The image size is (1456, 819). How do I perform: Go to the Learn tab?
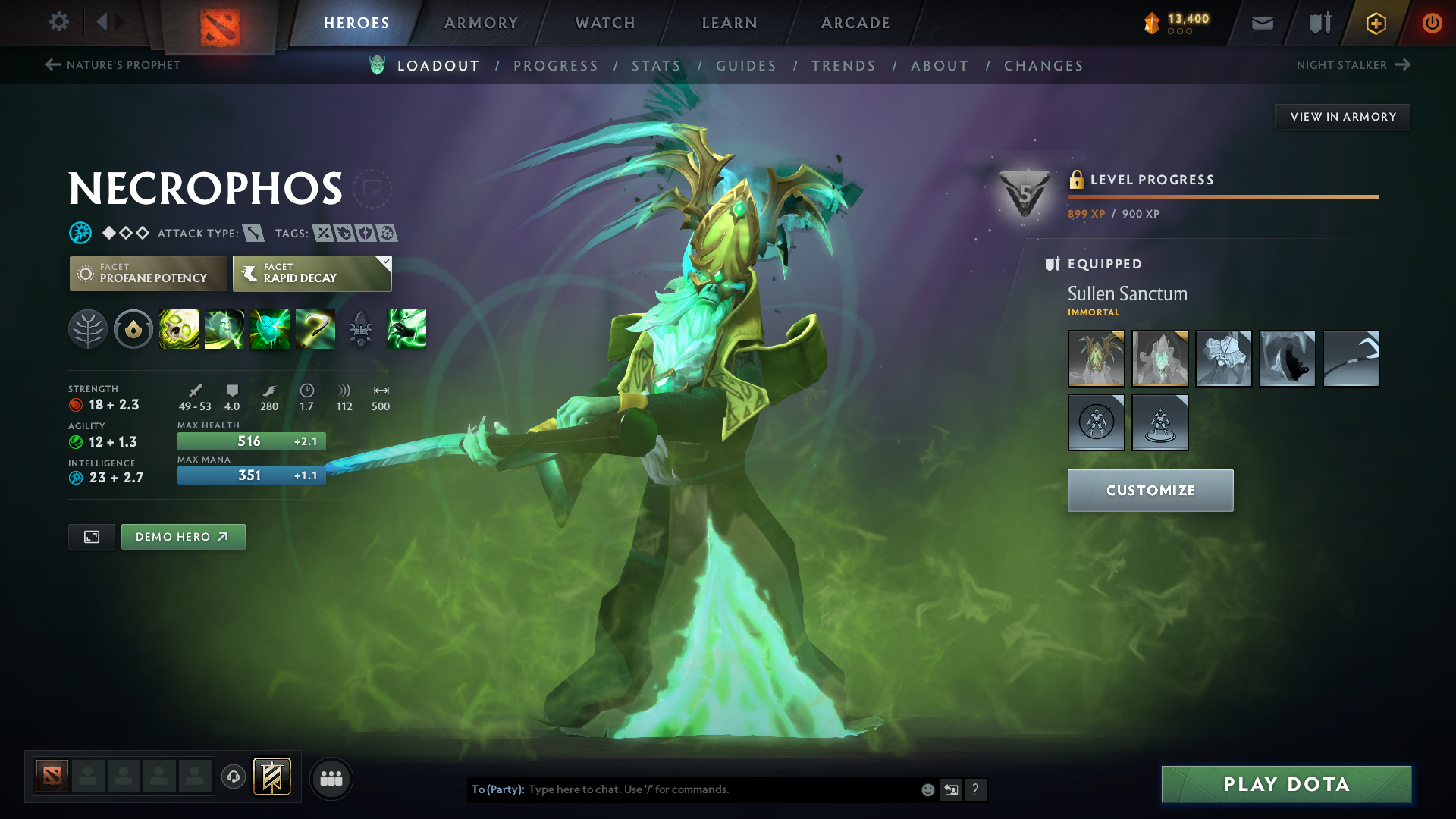(730, 23)
